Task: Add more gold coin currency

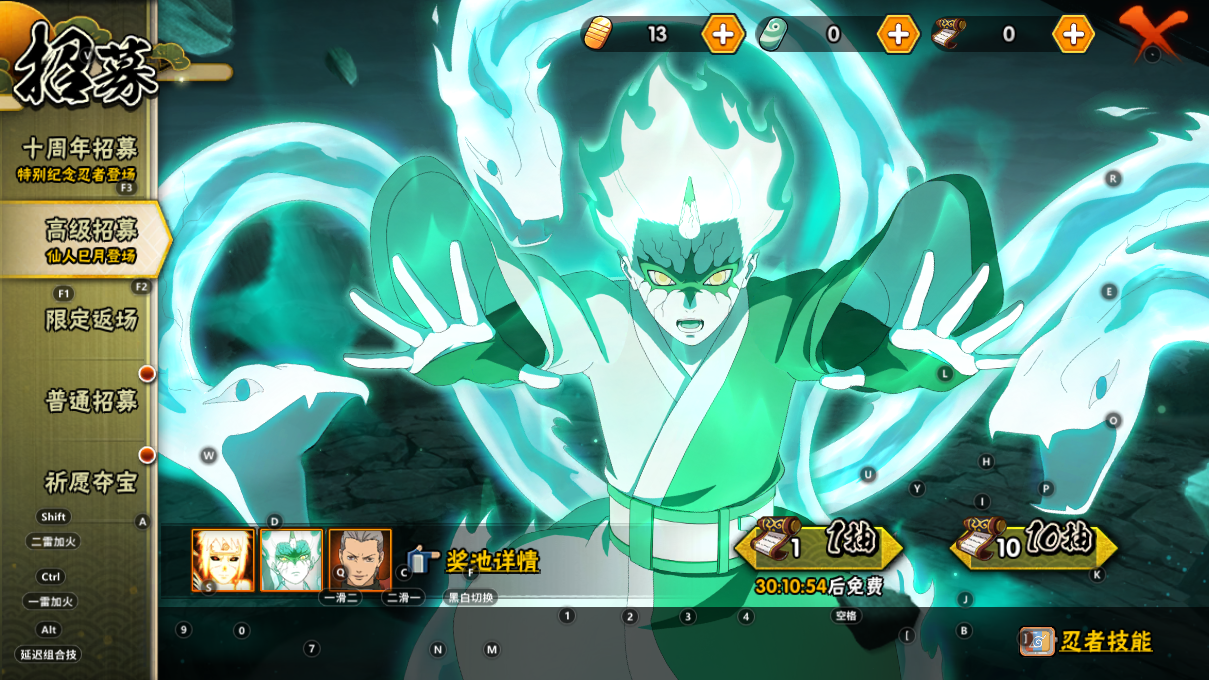Action: click(722, 34)
